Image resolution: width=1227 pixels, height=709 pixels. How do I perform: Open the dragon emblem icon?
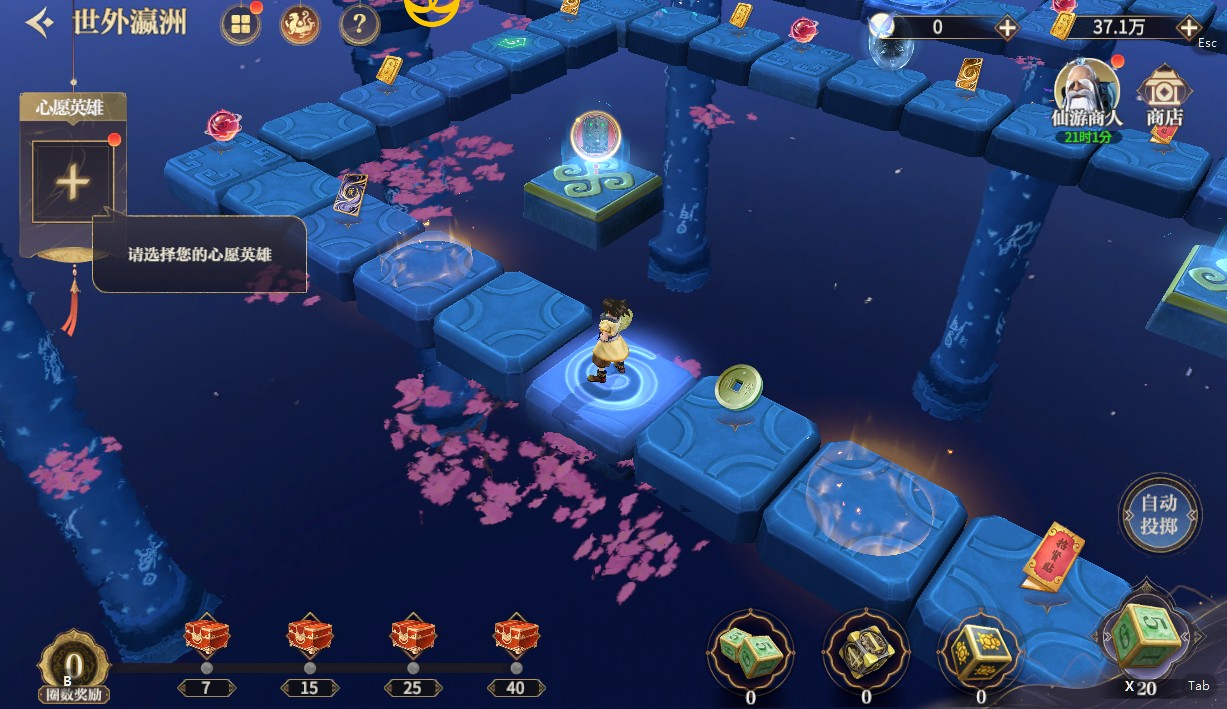(x=299, y=25)
